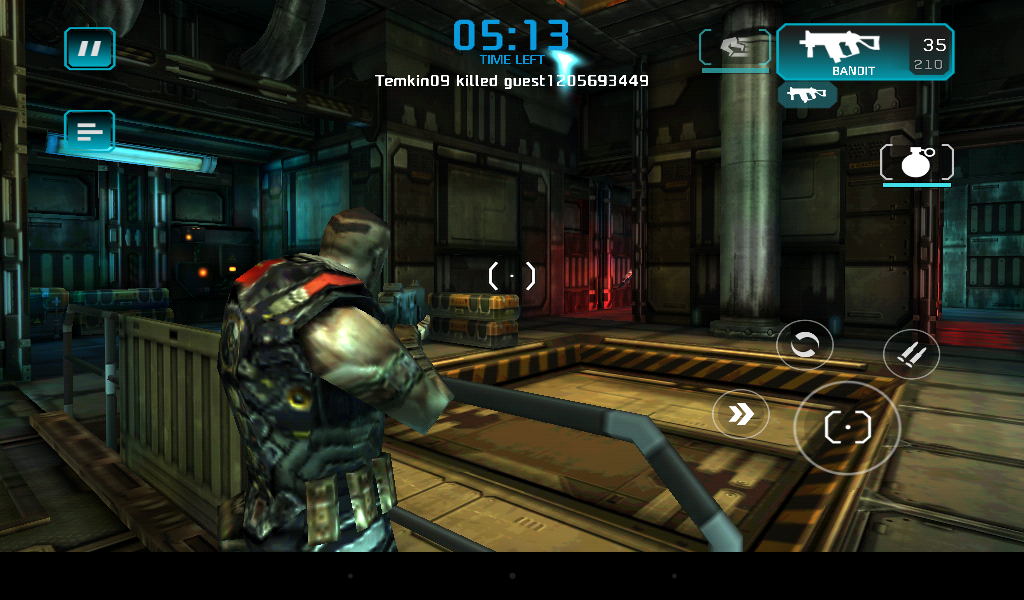1024x600 pixels.
Task: Pause the match
Action: point(90,48)
